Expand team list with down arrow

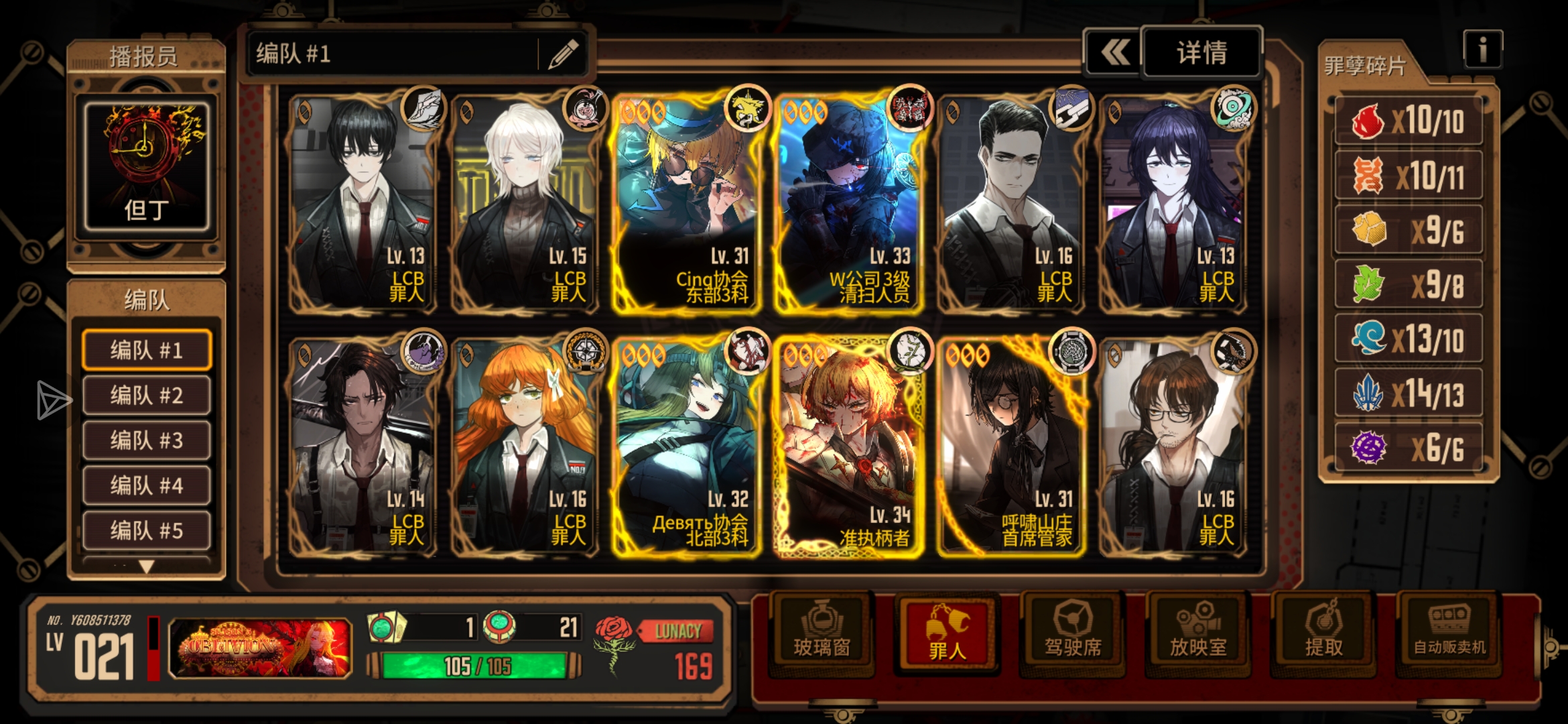[x=146, y=566]
